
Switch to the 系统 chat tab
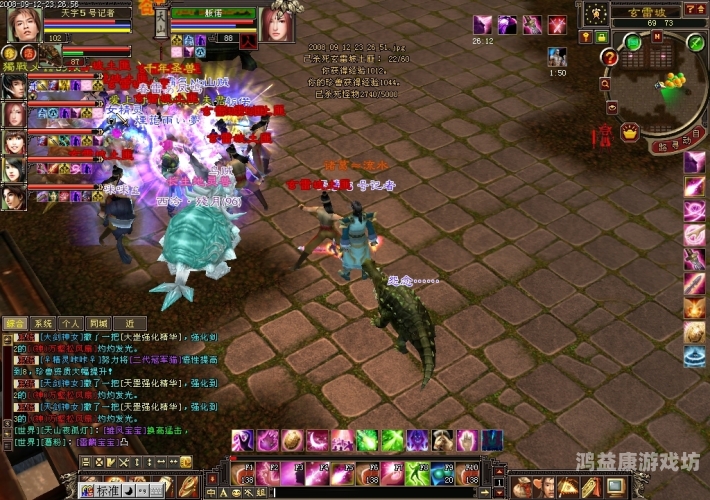point(42,324)
